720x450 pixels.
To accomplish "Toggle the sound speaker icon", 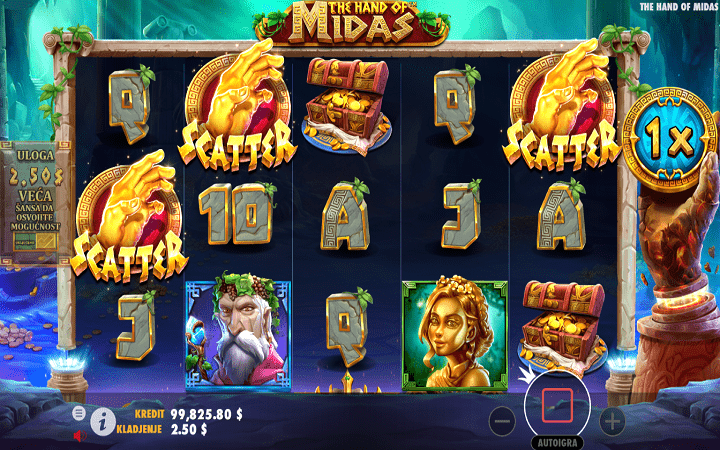I will click(78, 436).
